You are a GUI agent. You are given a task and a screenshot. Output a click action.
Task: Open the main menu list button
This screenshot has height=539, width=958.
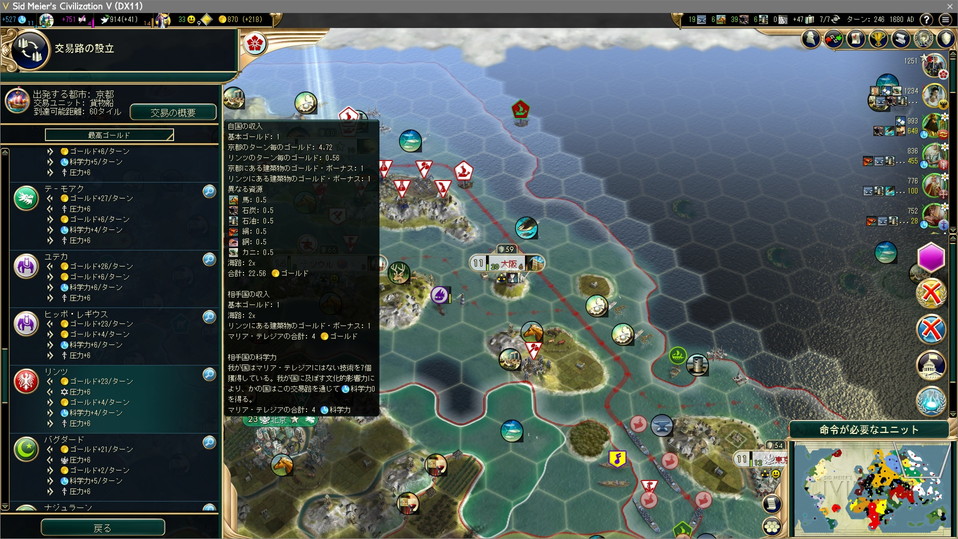[x=945, y=19]
